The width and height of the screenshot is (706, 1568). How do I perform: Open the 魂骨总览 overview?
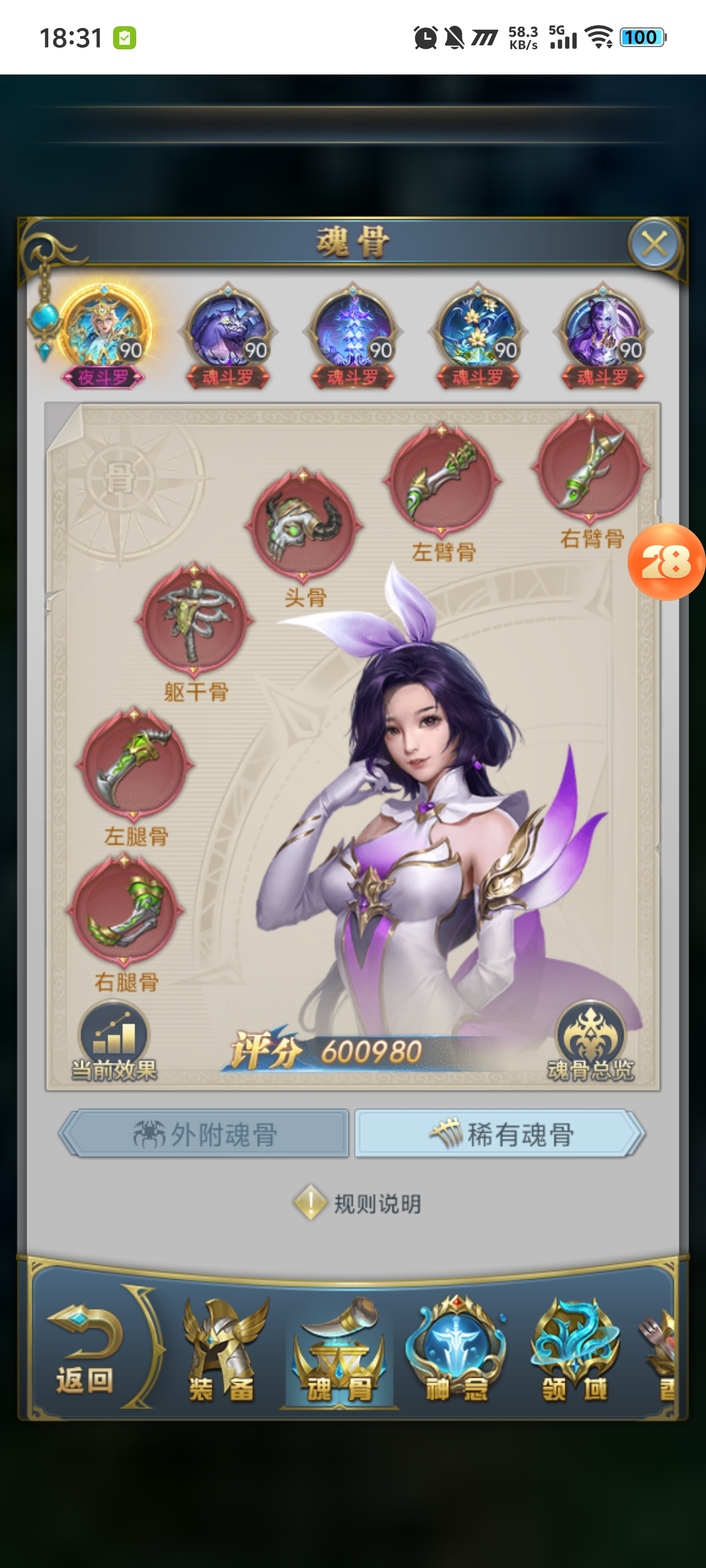click(590, 1042)
